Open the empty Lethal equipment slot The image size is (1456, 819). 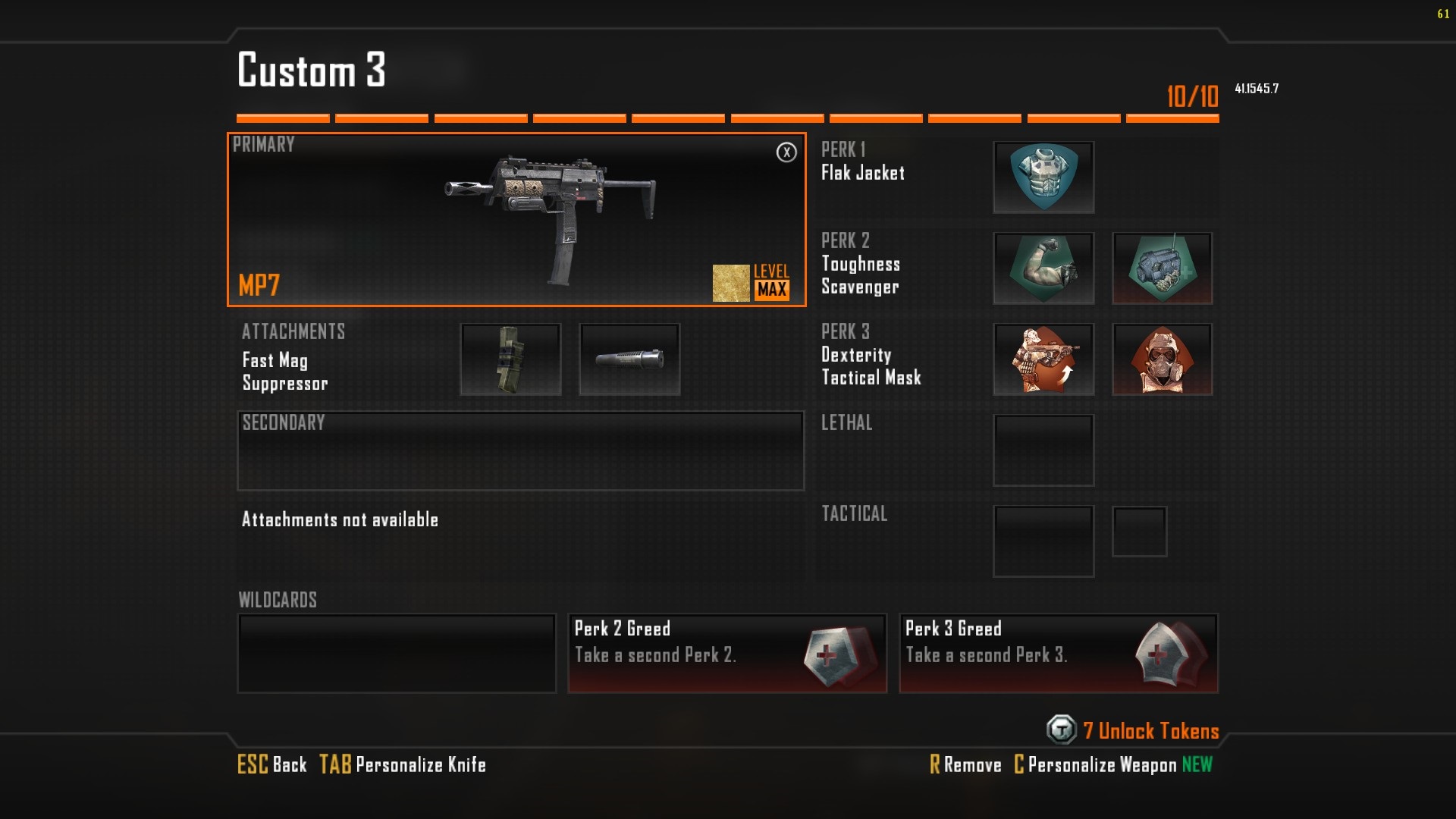pyautogui.click(x=1043, y=450)
